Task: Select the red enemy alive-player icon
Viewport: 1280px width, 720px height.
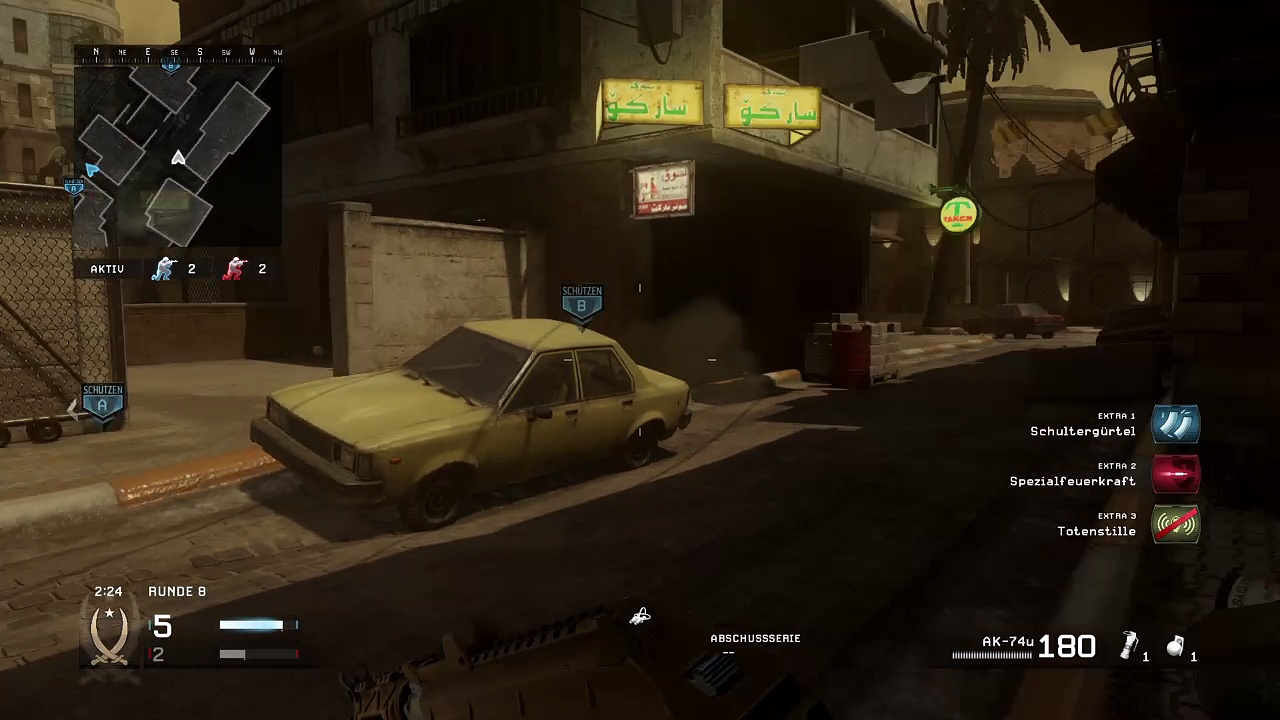Action: [234, 268]
